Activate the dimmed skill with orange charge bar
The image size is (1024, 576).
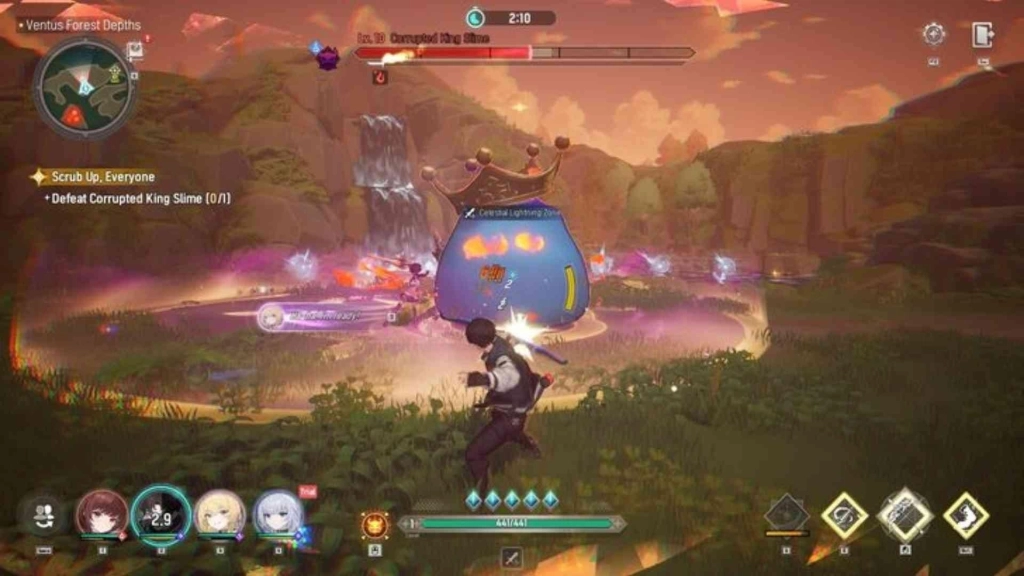[x=787, y=514]
